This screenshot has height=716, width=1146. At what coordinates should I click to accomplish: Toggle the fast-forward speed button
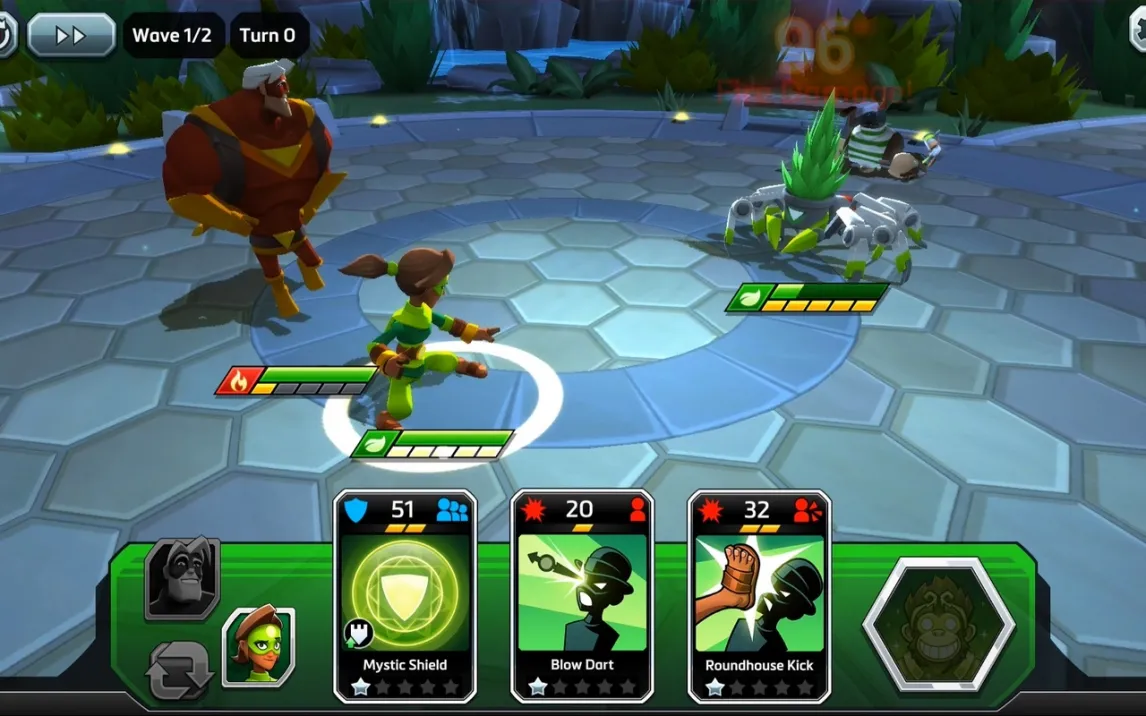(70, 35)
